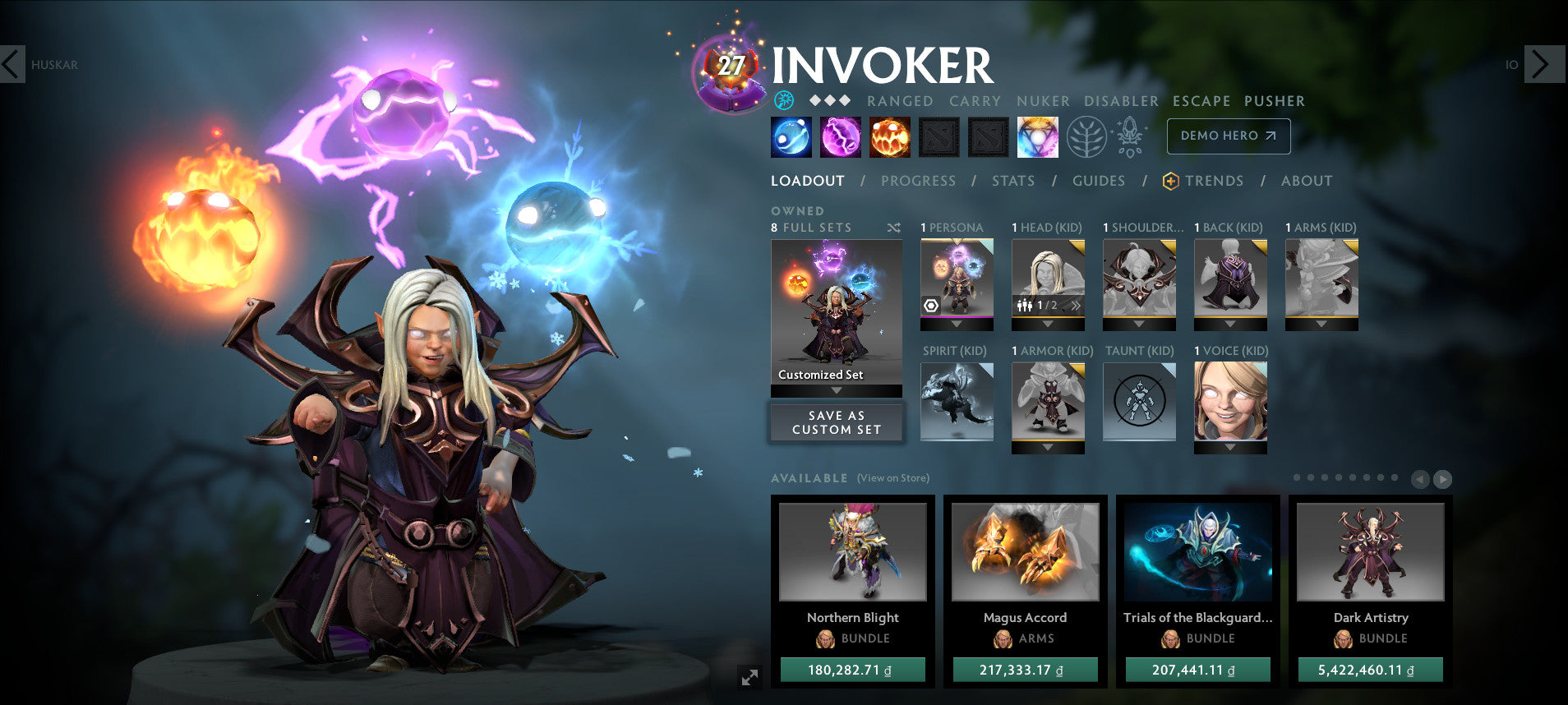Navigate to next hero Io with arrow icon
Screen dimensions: 1568x705
(1543, 64)
